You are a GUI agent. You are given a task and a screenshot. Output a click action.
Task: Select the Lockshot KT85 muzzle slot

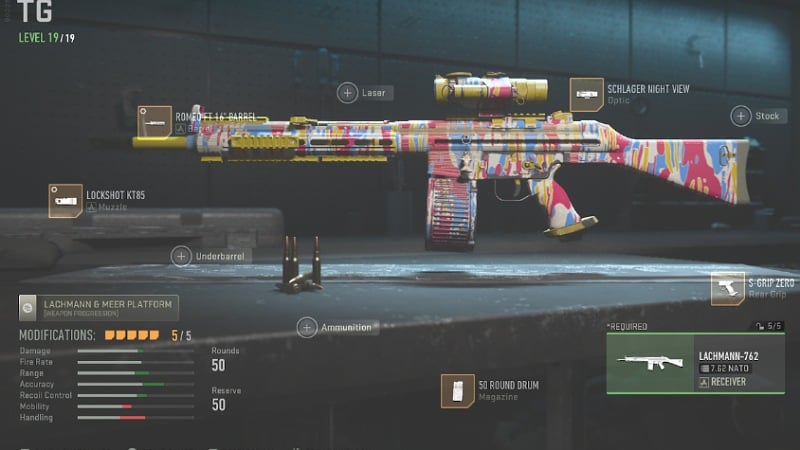coord(66,200)
